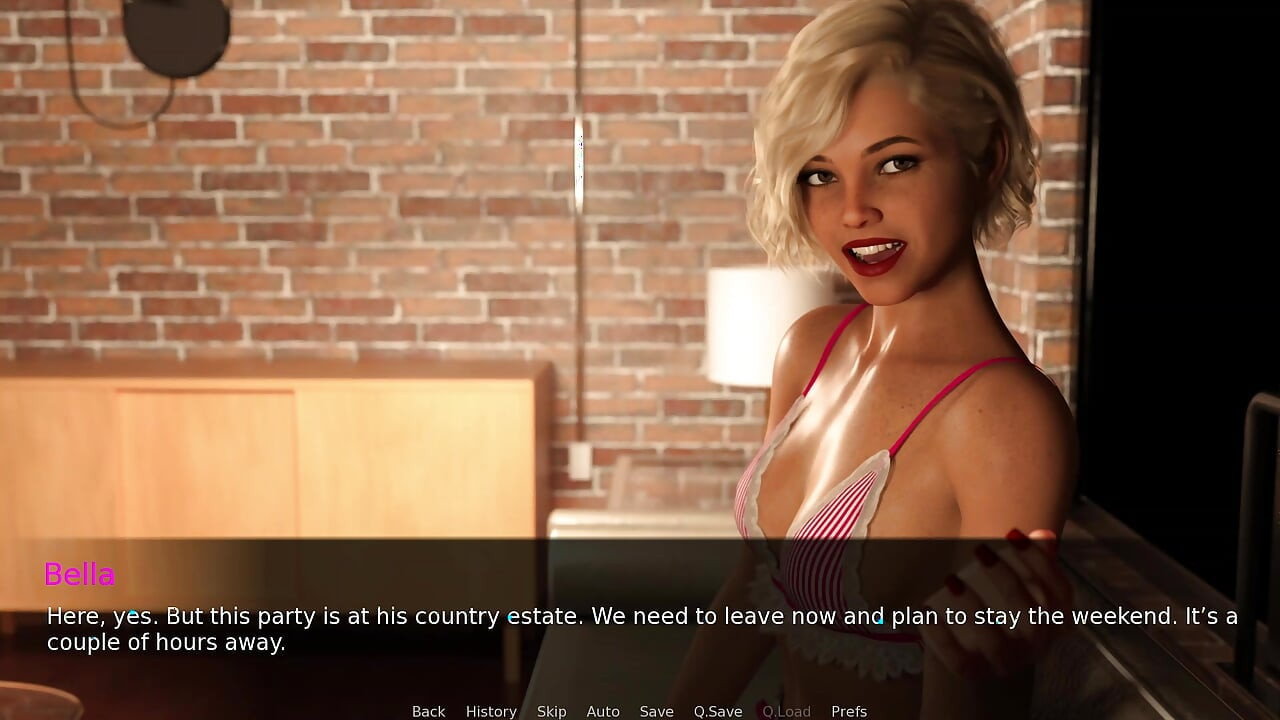The image size is (1280, 720).
Task: Click Save in the bottom quick menu
Action: pyautogui.click(x=656, y=711)
